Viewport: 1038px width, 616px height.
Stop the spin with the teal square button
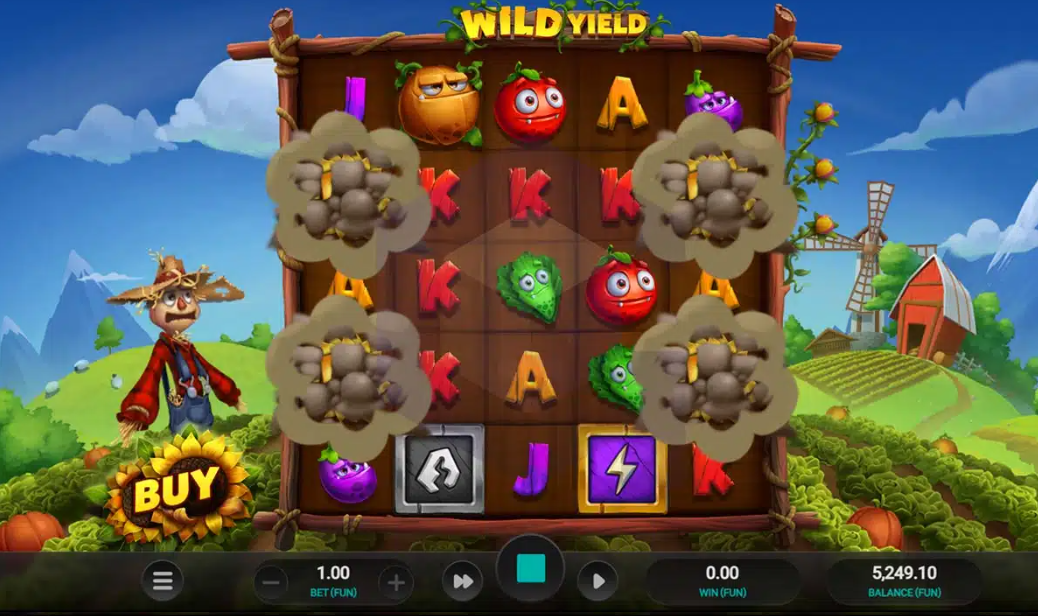pos(530,569)
